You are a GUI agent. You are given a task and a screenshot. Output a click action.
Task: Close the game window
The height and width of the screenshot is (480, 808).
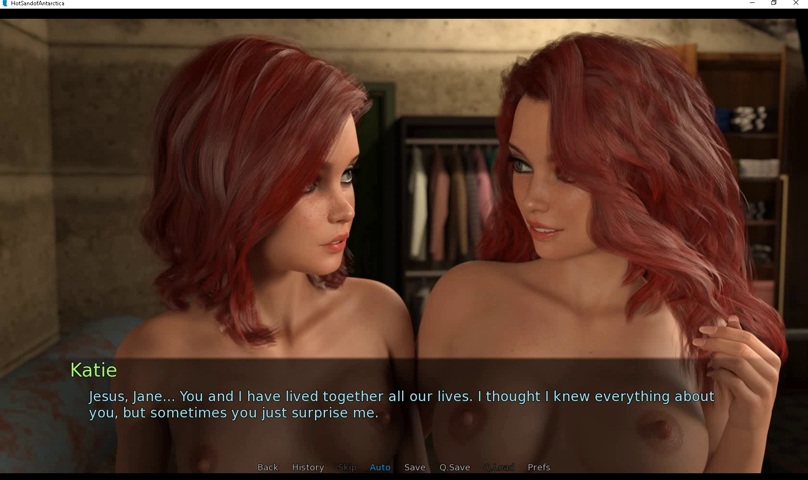[x=796, y=4]
